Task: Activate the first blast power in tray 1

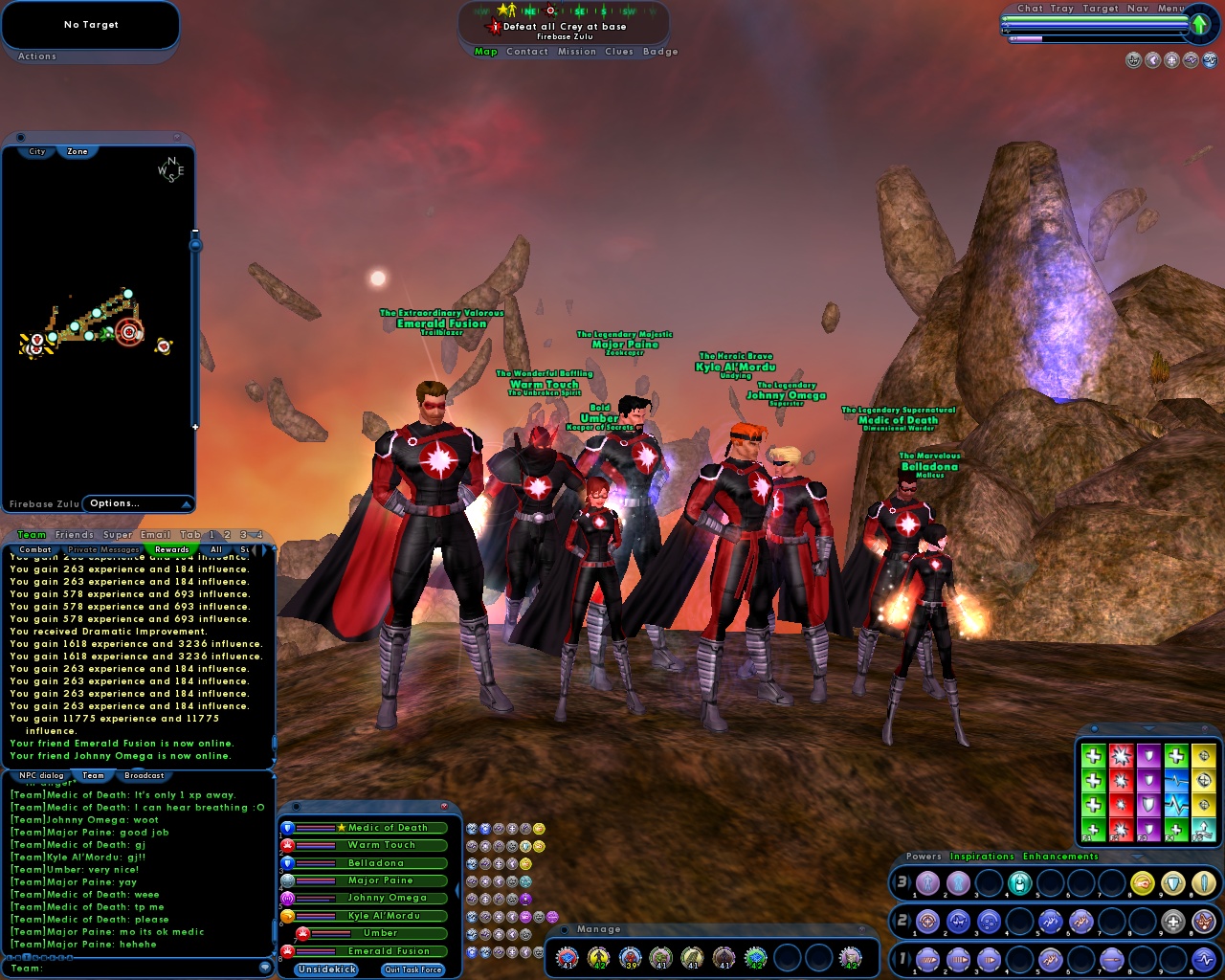Action: click(x=927, y=960)
